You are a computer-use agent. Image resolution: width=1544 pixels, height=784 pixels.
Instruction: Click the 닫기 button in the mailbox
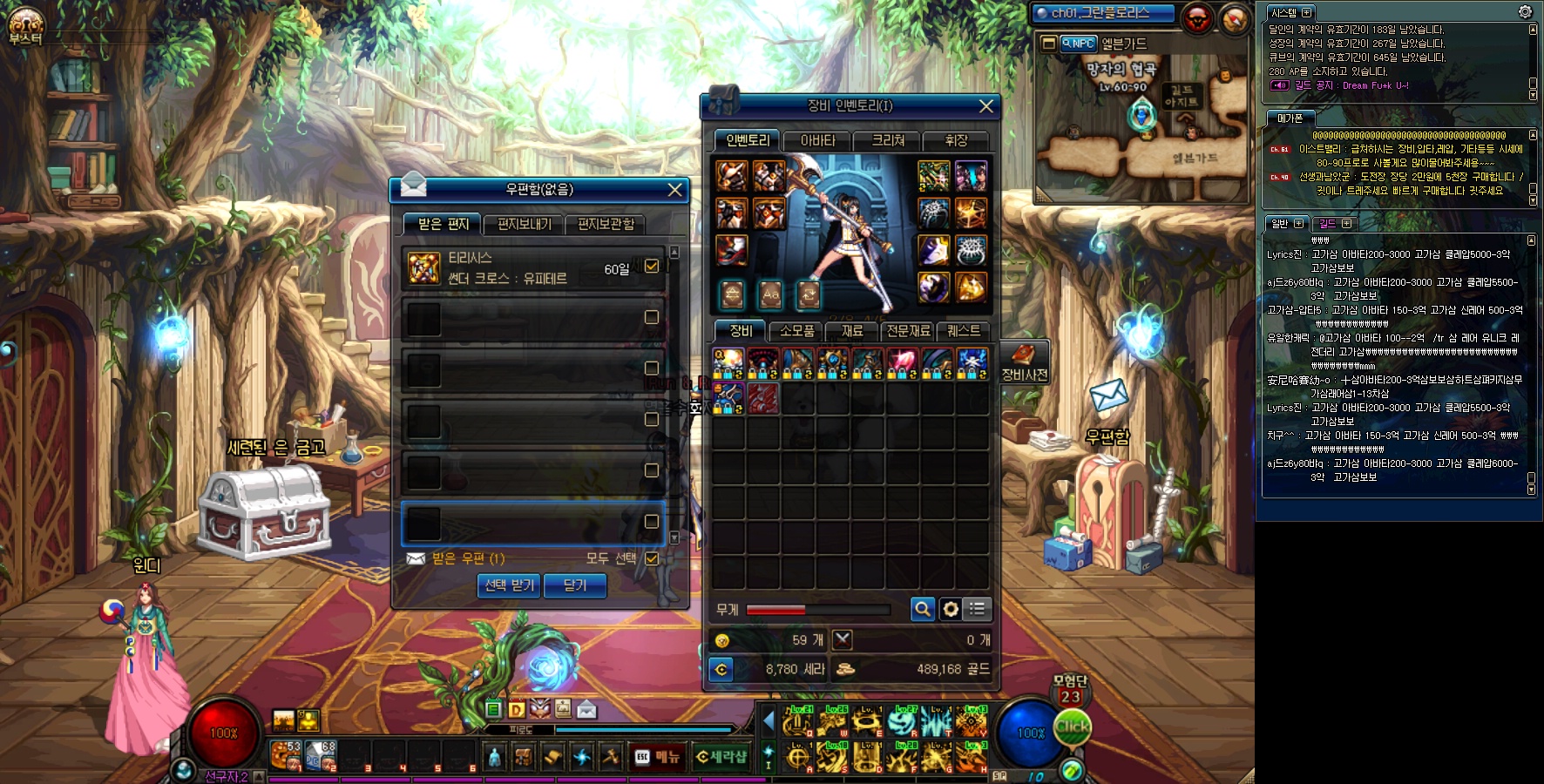click(x=574, y=585)
